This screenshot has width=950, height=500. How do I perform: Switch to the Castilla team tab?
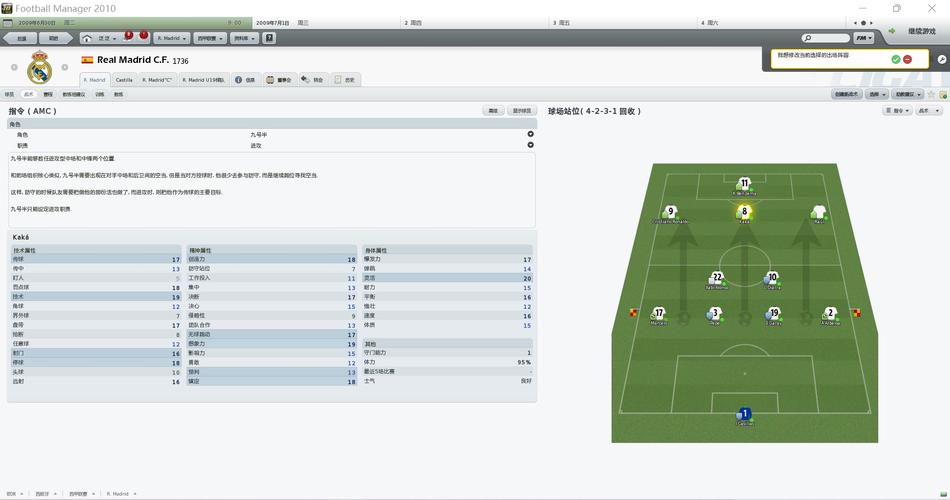coord(124,80)
